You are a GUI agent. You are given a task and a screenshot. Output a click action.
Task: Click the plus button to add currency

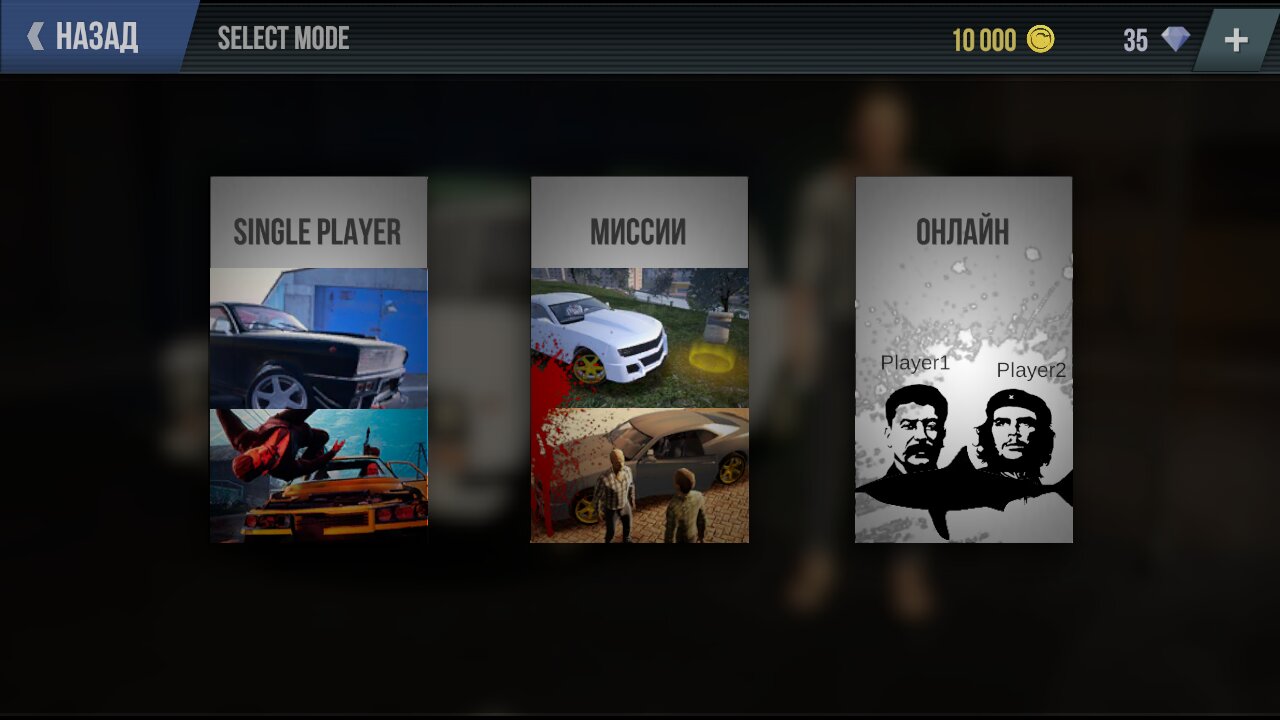1237,39
